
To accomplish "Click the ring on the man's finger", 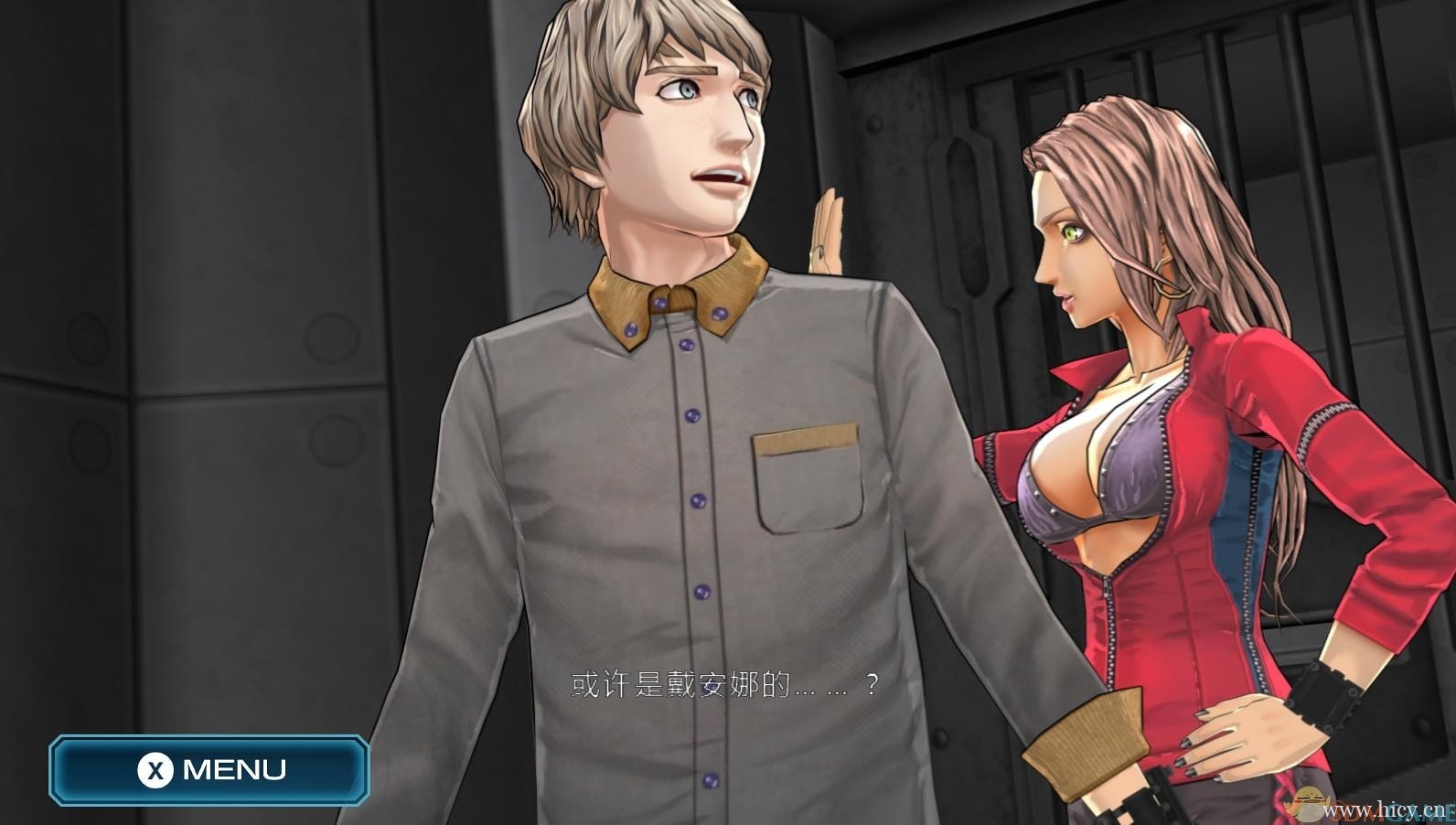I will 819,252.
